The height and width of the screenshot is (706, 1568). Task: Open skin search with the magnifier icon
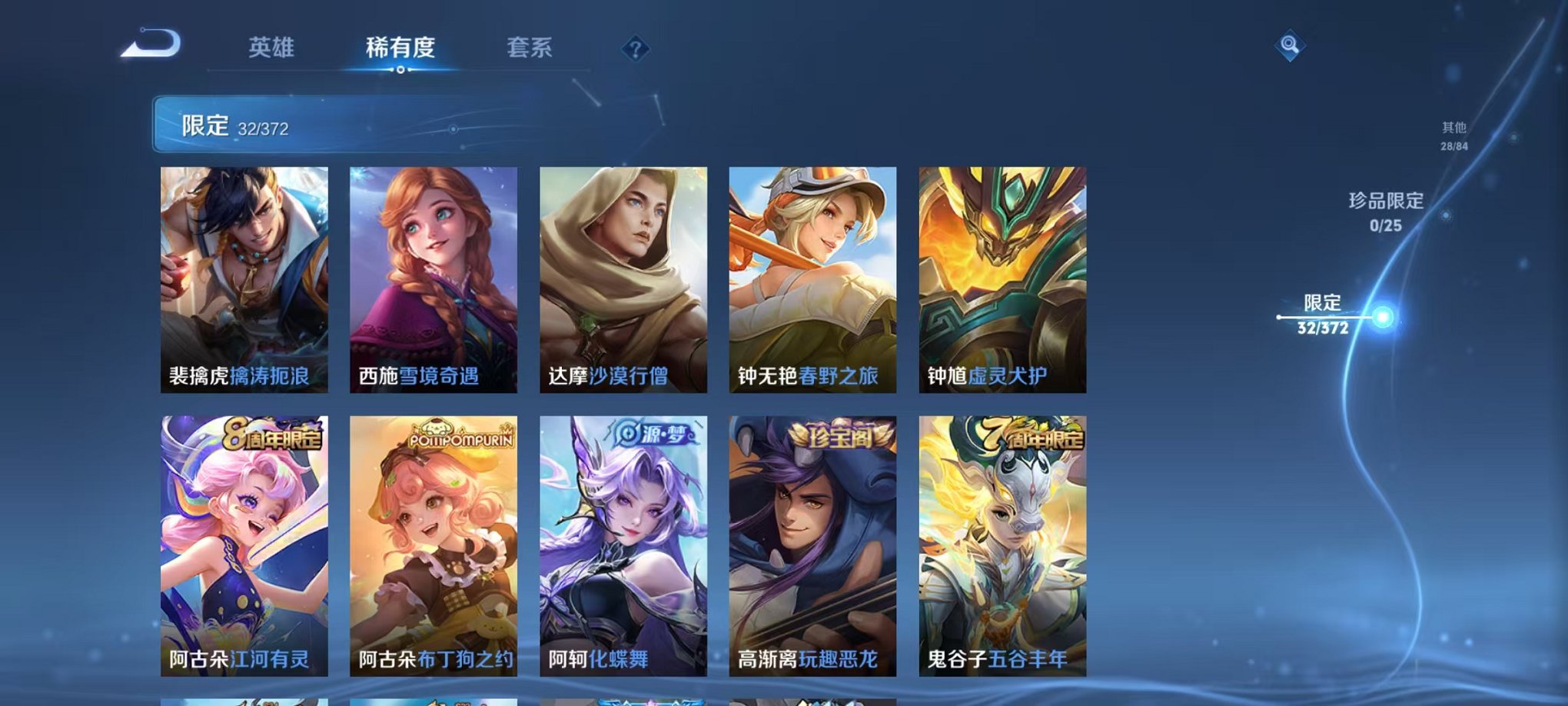1290,46
